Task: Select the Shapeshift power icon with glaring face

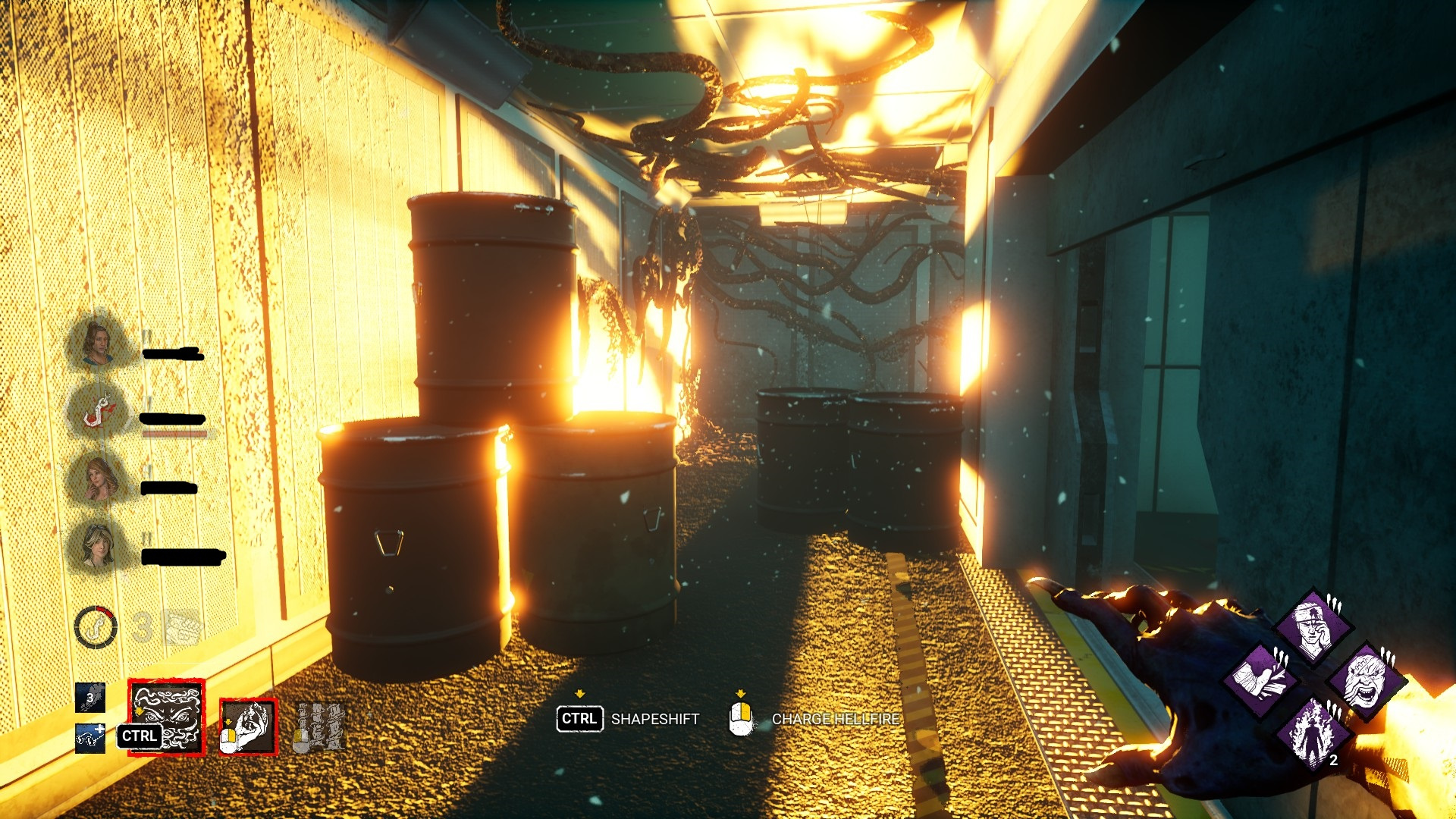Action: pyautogui.click(x=166, y=717)
